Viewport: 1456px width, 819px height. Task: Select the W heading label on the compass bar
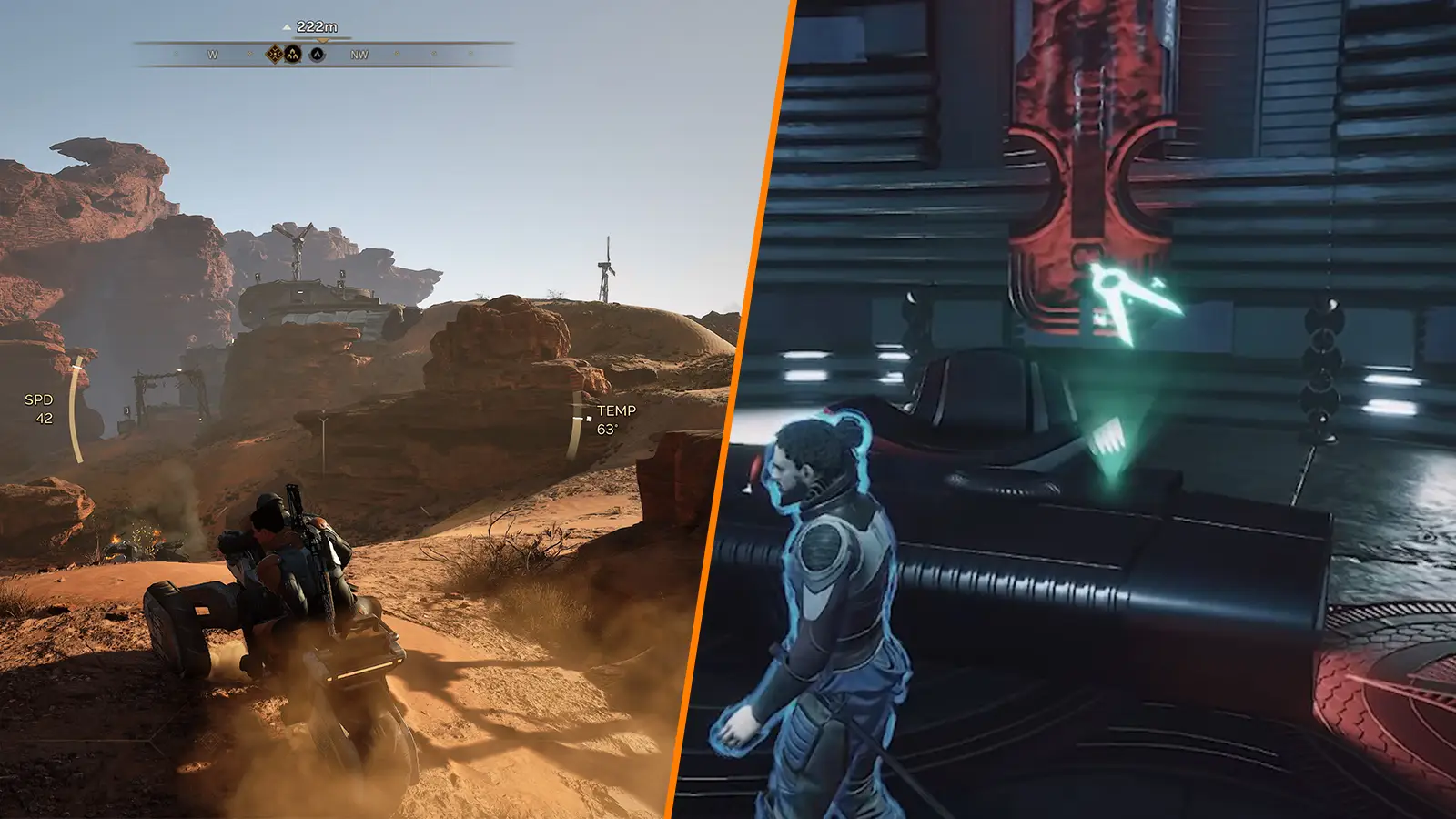(x=212, y=53)
